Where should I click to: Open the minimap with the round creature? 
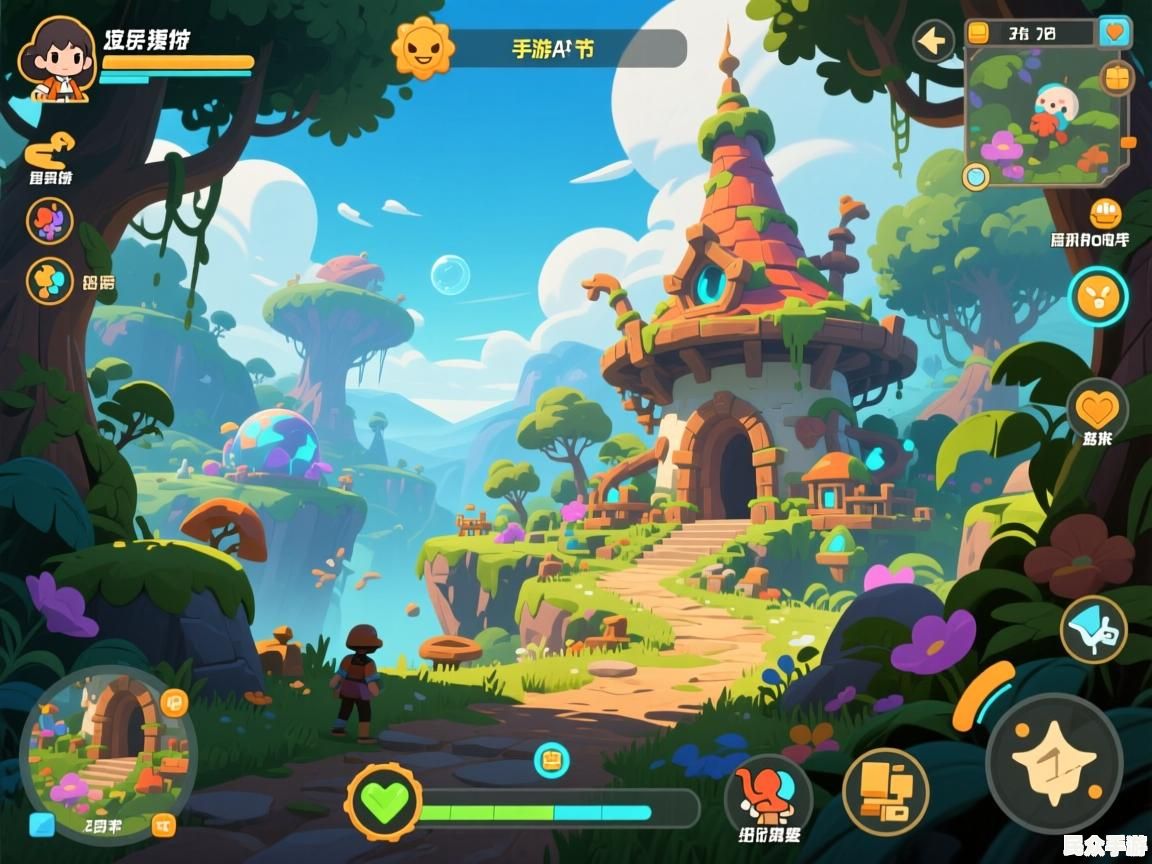(1042, 116)
